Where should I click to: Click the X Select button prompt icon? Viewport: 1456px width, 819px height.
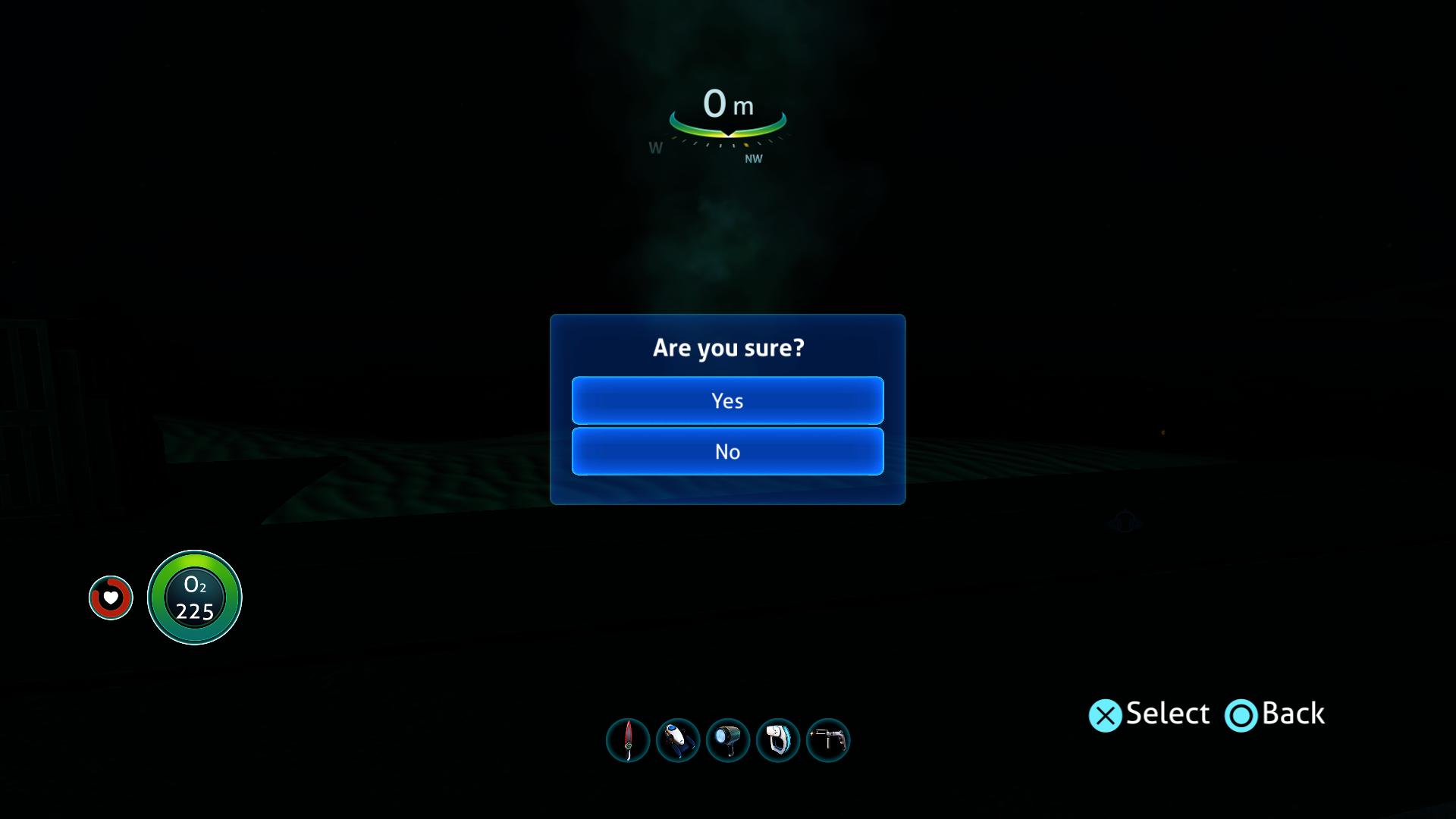tap(1106, 714)
